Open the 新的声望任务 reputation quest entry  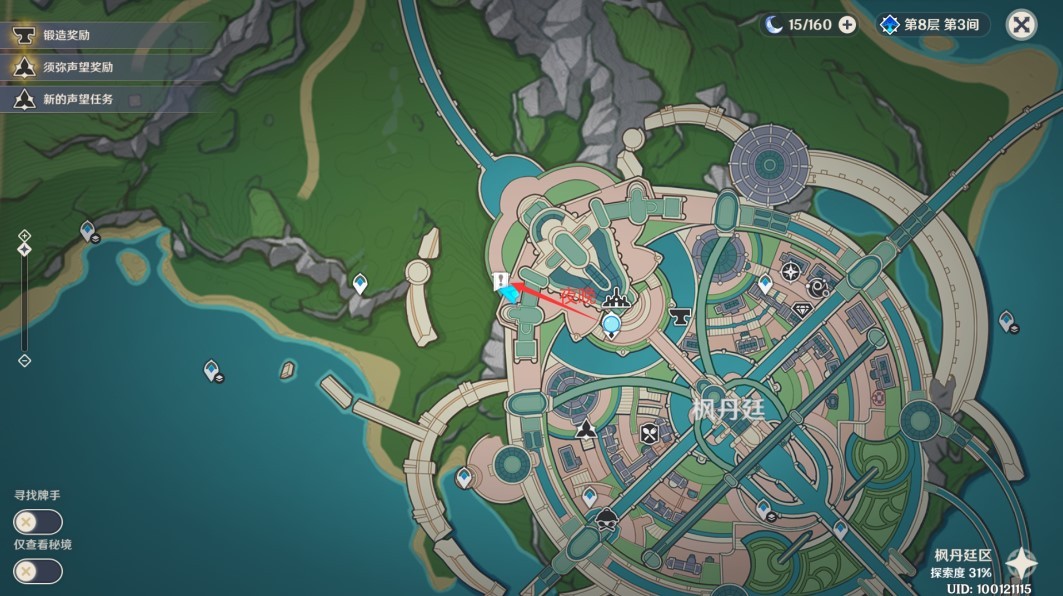77,100
